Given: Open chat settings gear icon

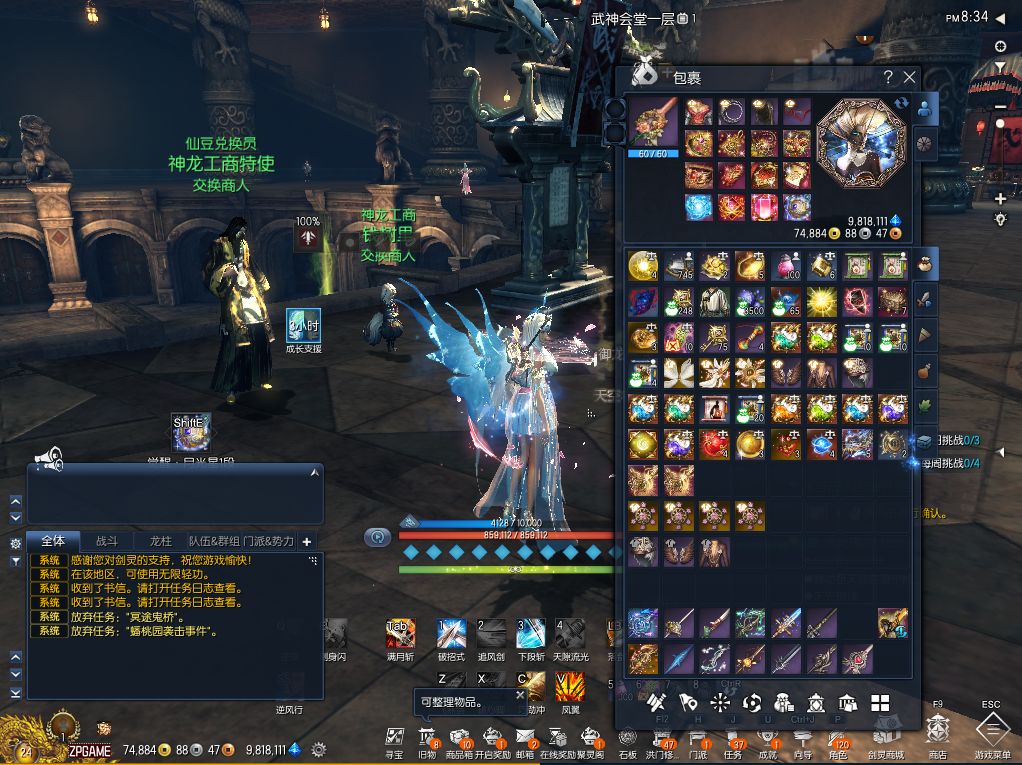Looking at the screenshot, I should 16,543.
